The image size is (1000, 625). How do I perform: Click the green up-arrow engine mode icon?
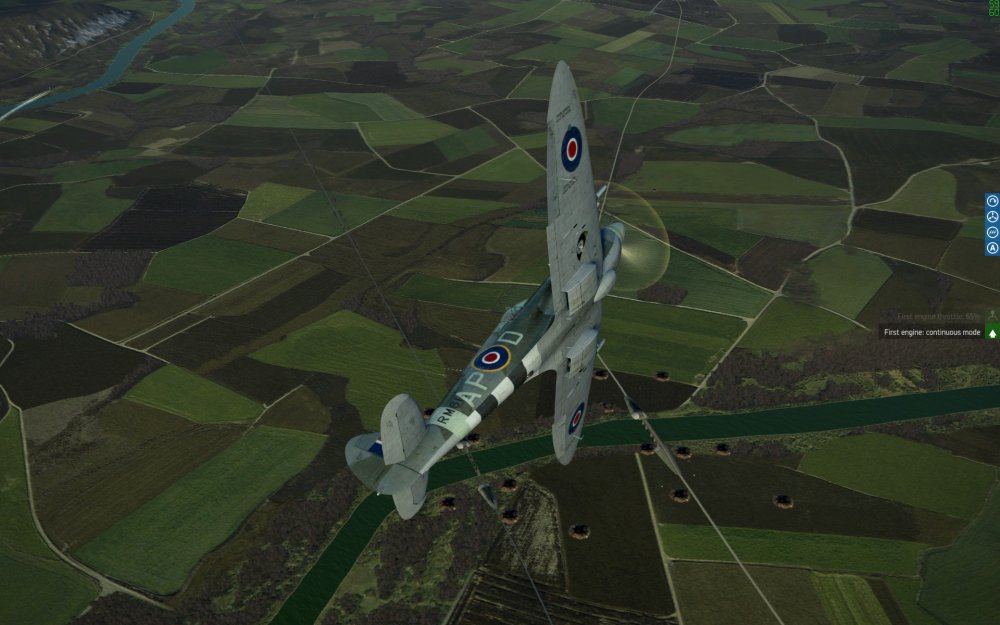[993, 332]
